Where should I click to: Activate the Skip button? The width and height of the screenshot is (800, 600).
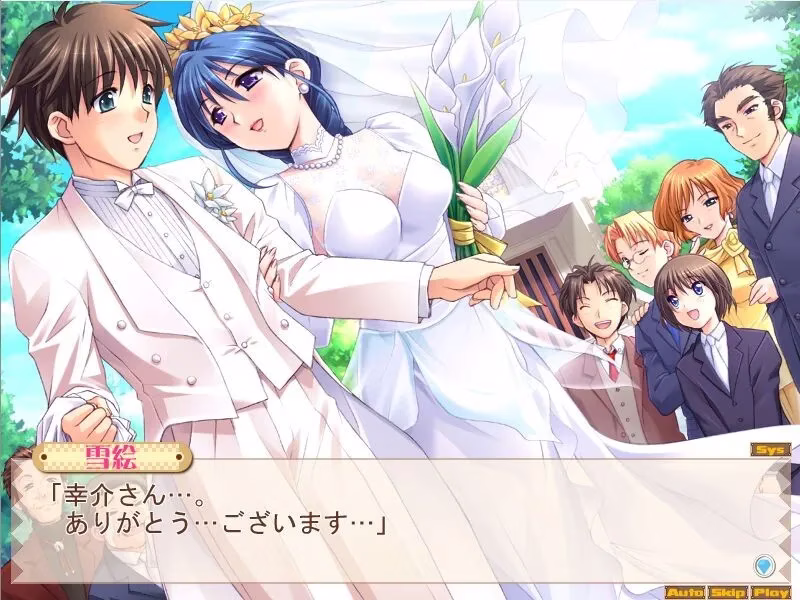[x=727, y=592]
